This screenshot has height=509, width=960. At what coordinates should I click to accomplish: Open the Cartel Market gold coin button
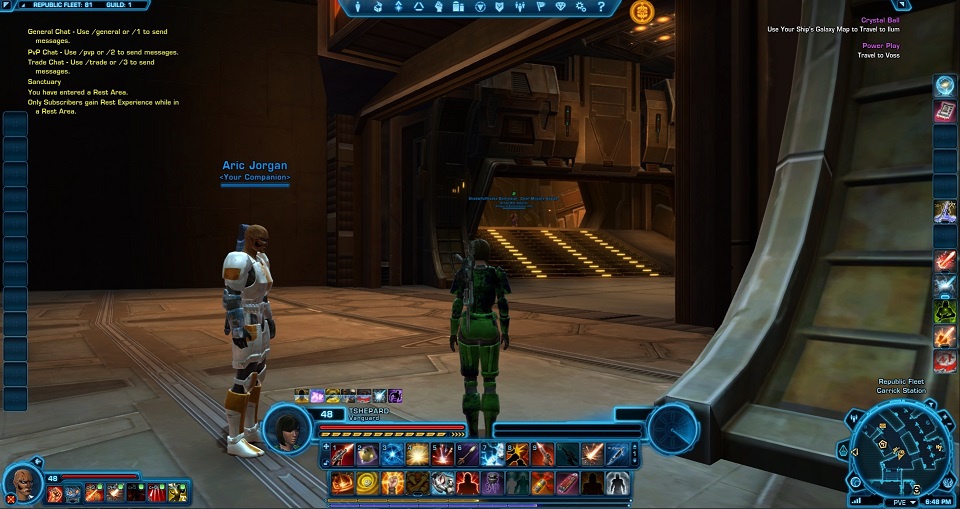(x=642, y=13)
